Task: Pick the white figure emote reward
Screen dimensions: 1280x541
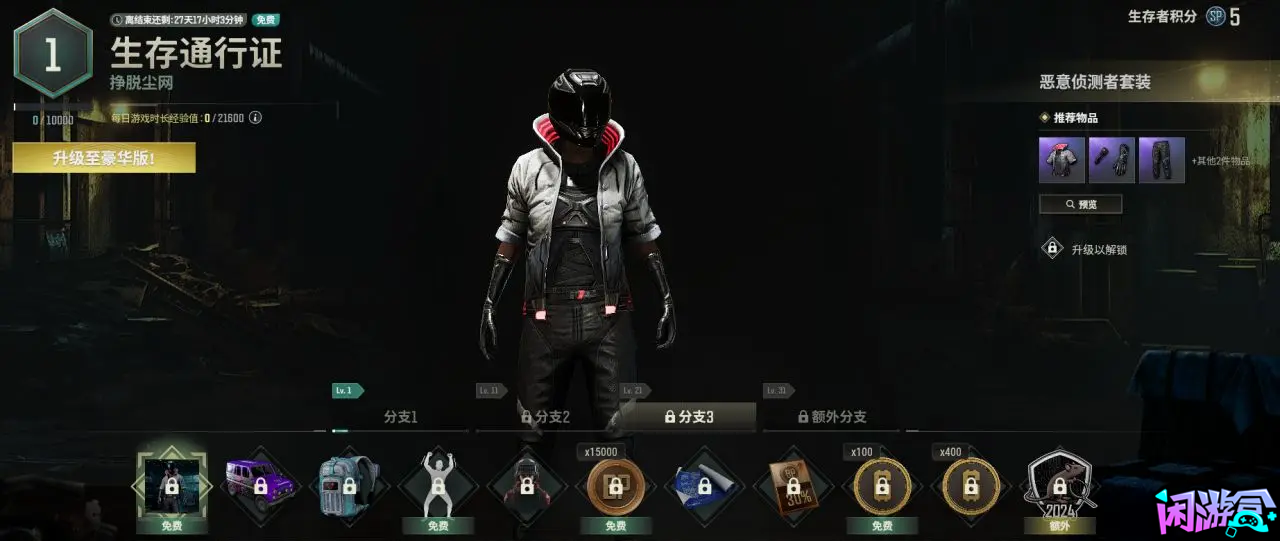Action: (438, 486)
